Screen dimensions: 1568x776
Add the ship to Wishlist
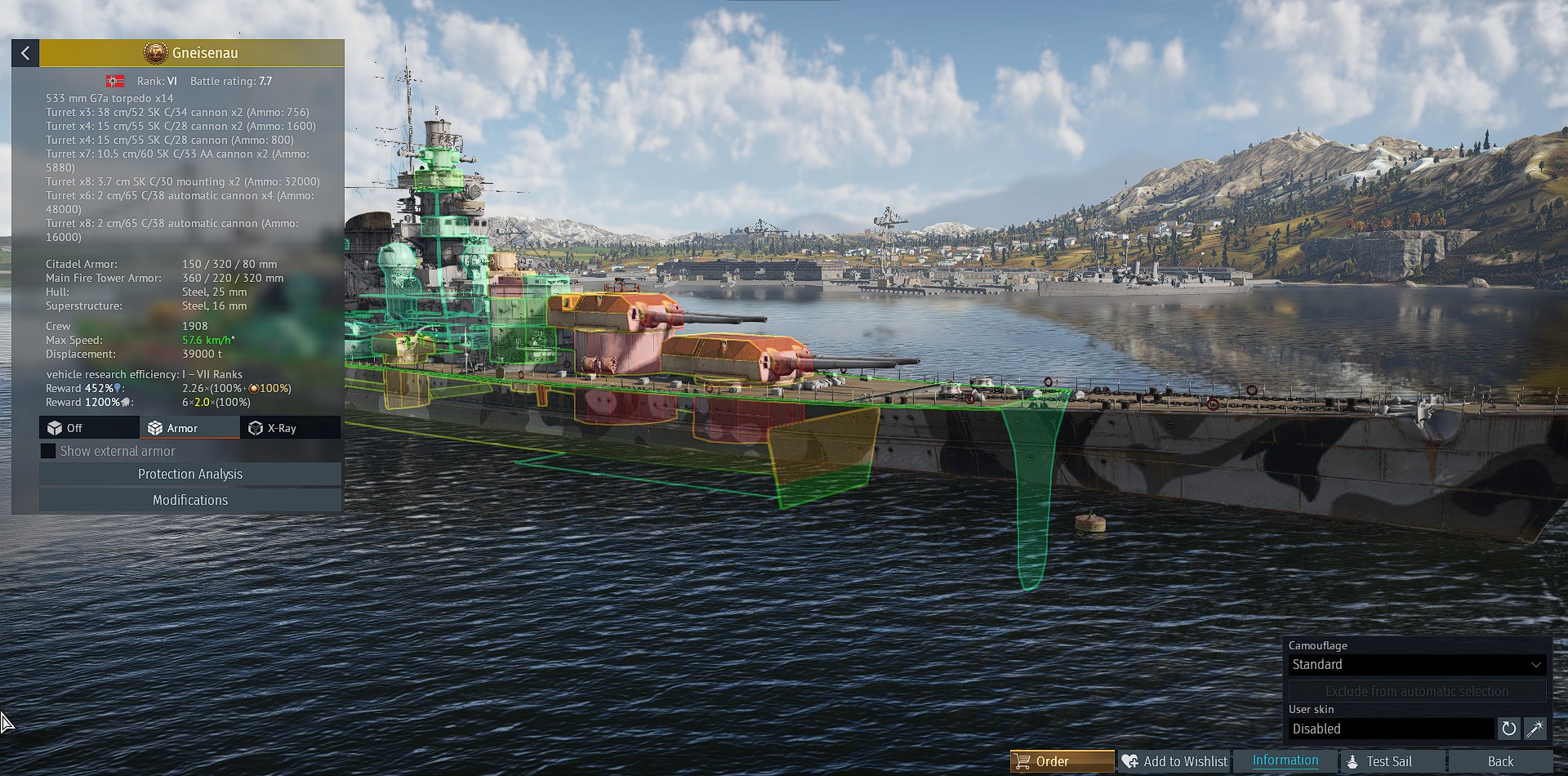[x=1174, y=761]
